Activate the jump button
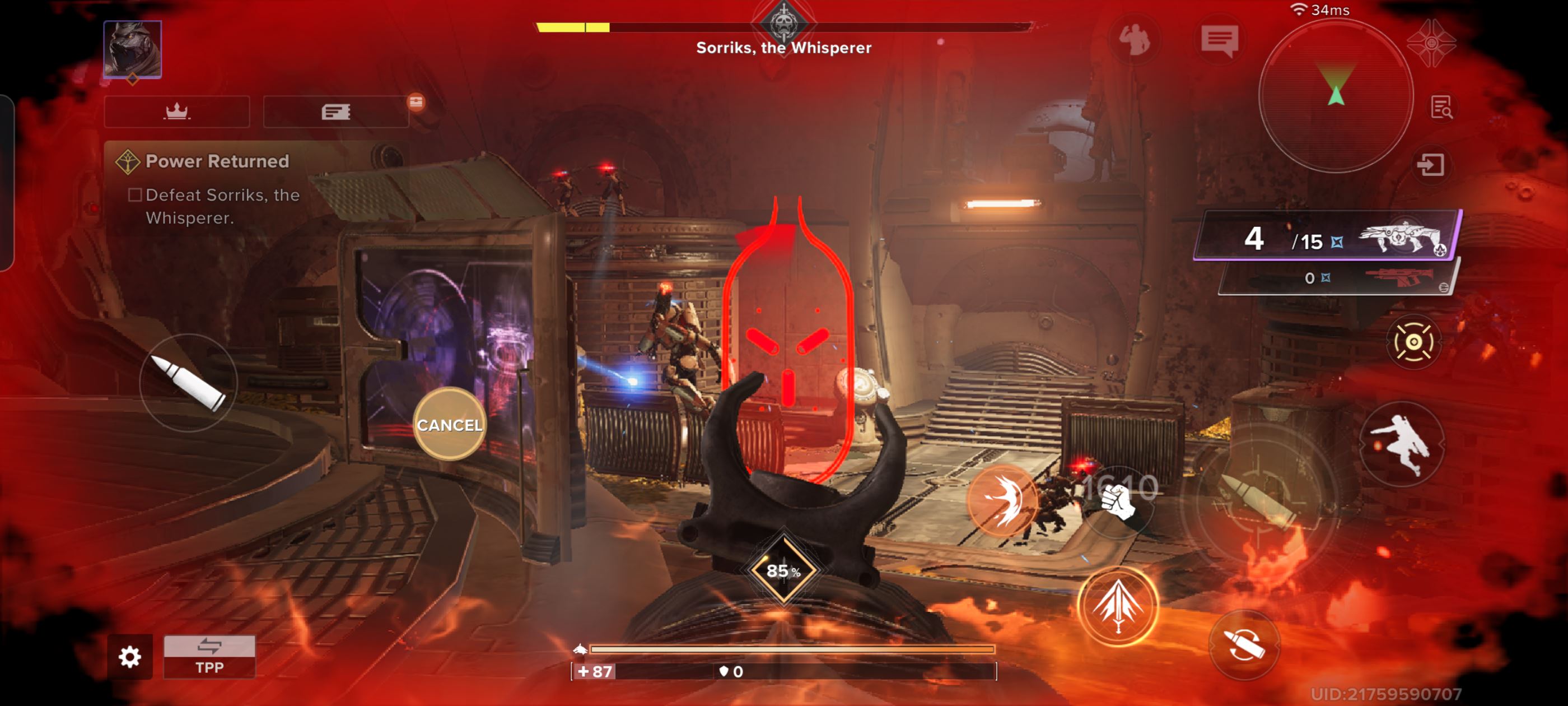The image size is (1568, 706). [x=1401, y=444]
